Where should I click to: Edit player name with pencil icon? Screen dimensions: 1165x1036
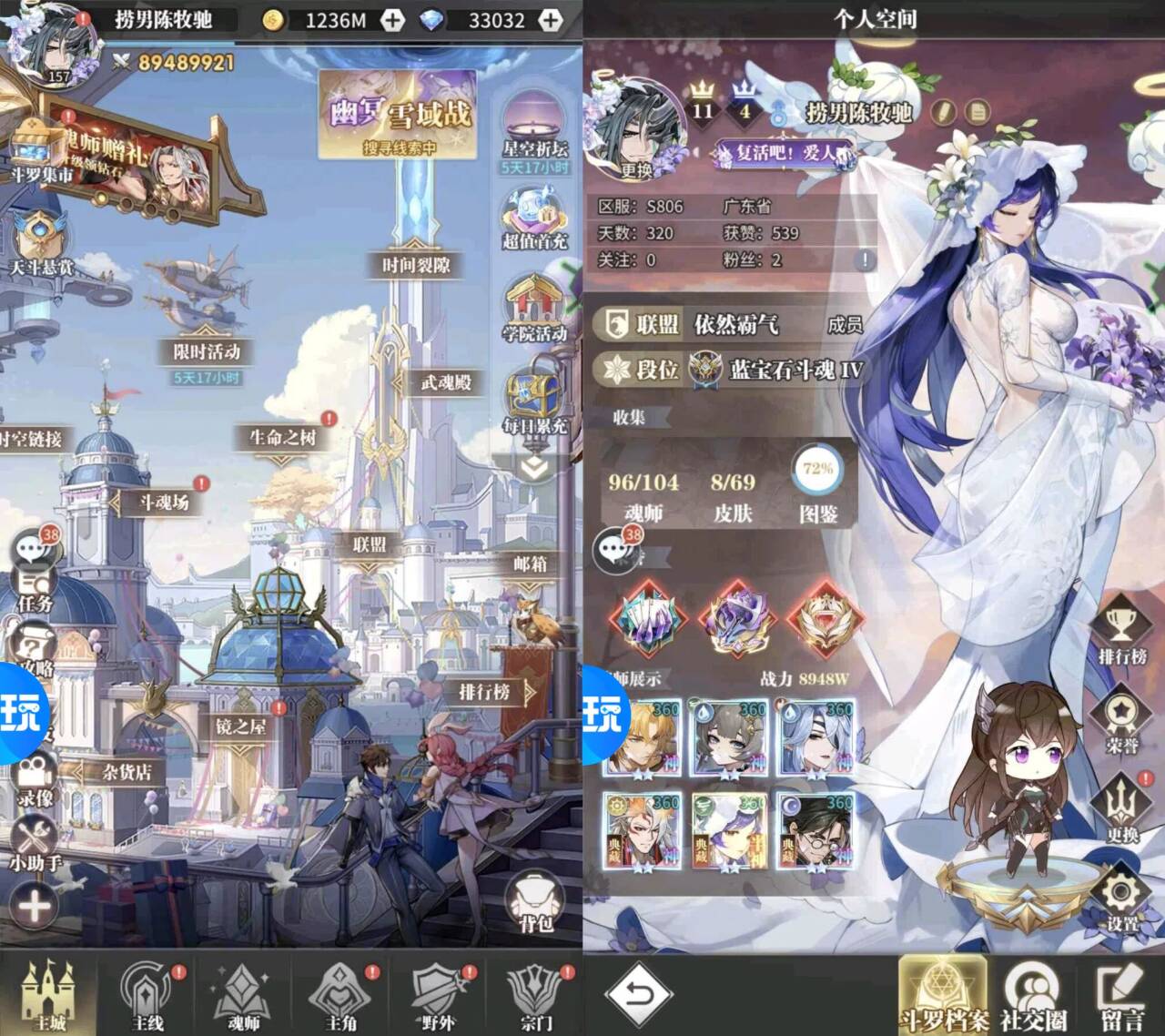(944, 112)
